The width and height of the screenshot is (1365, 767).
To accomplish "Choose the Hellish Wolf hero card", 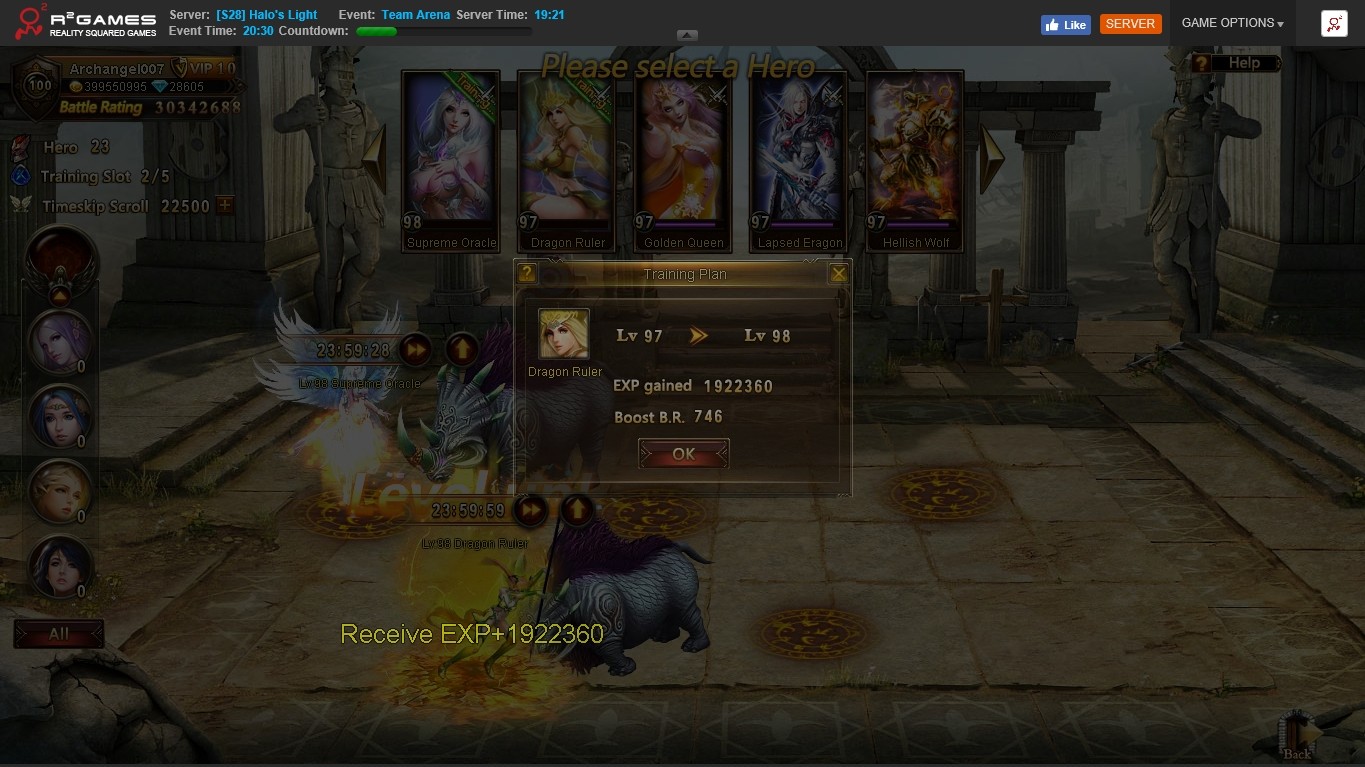I will point(915,160).
